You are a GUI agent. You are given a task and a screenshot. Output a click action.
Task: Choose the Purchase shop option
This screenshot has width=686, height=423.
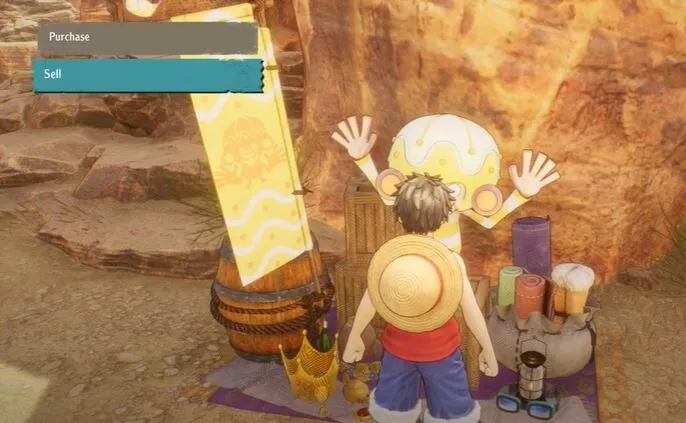[147, 38]
